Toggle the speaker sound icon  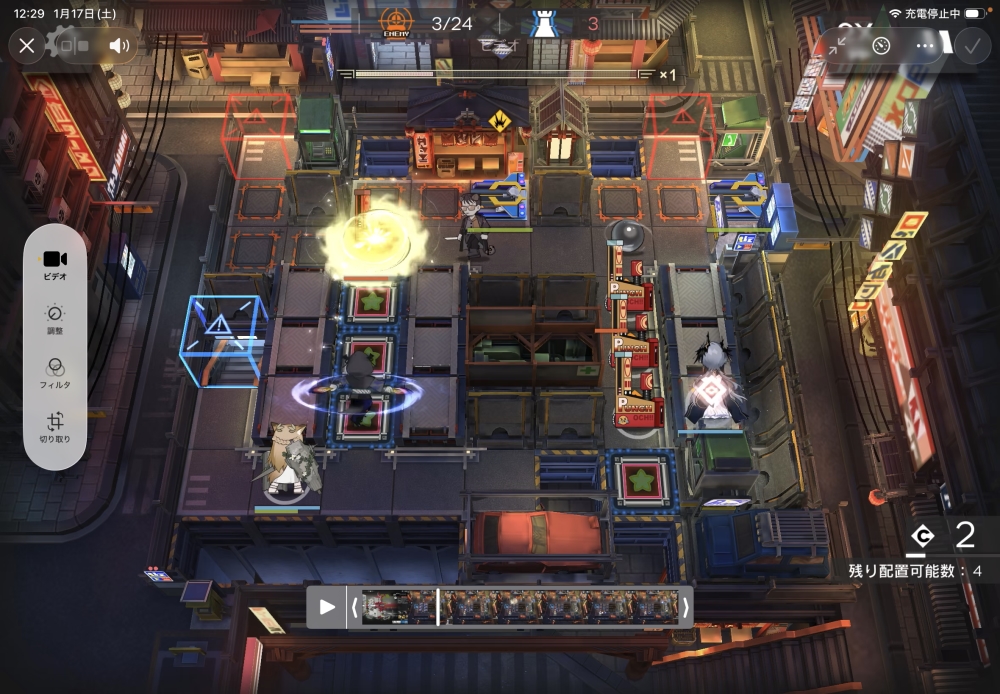coord(120,45)
